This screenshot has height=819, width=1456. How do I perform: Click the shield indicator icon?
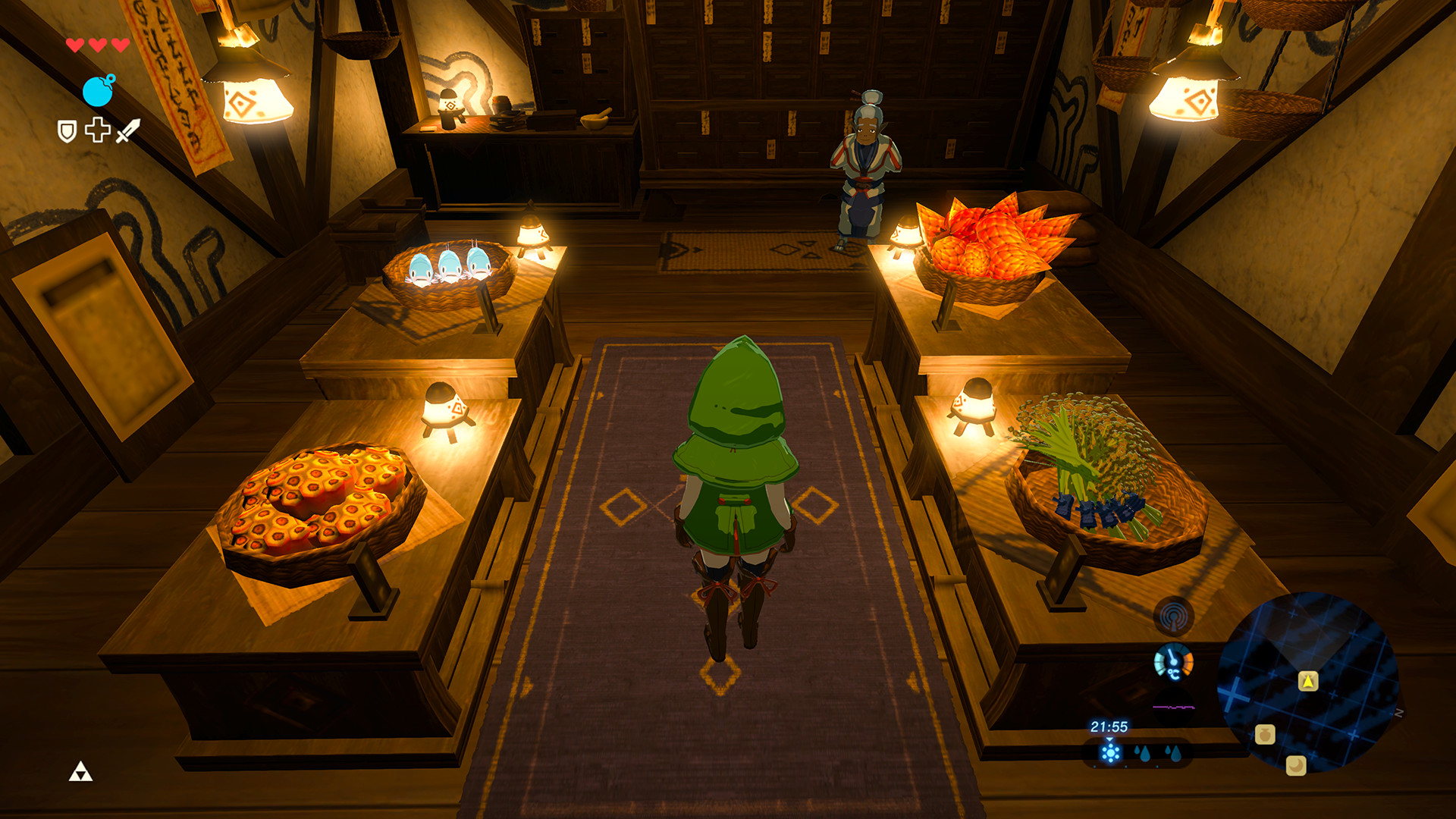(67, 130)
